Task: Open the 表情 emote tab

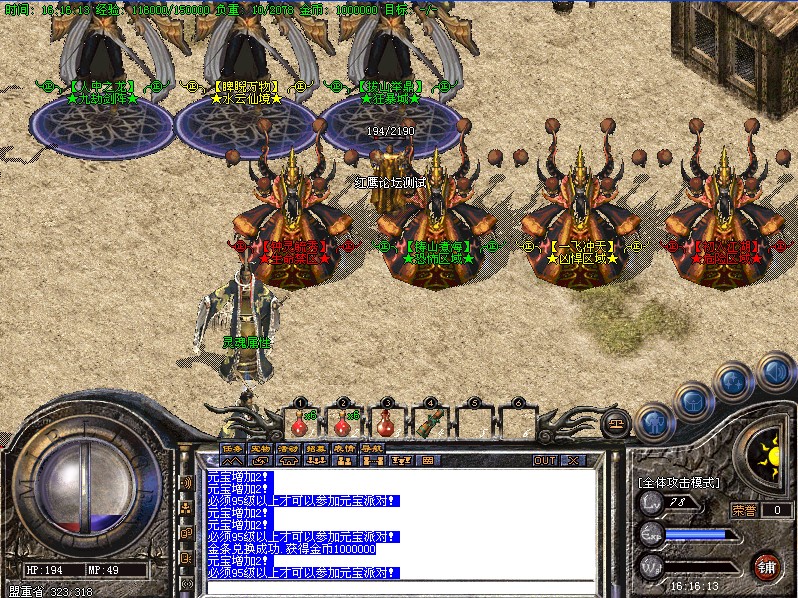Action: 344,448
